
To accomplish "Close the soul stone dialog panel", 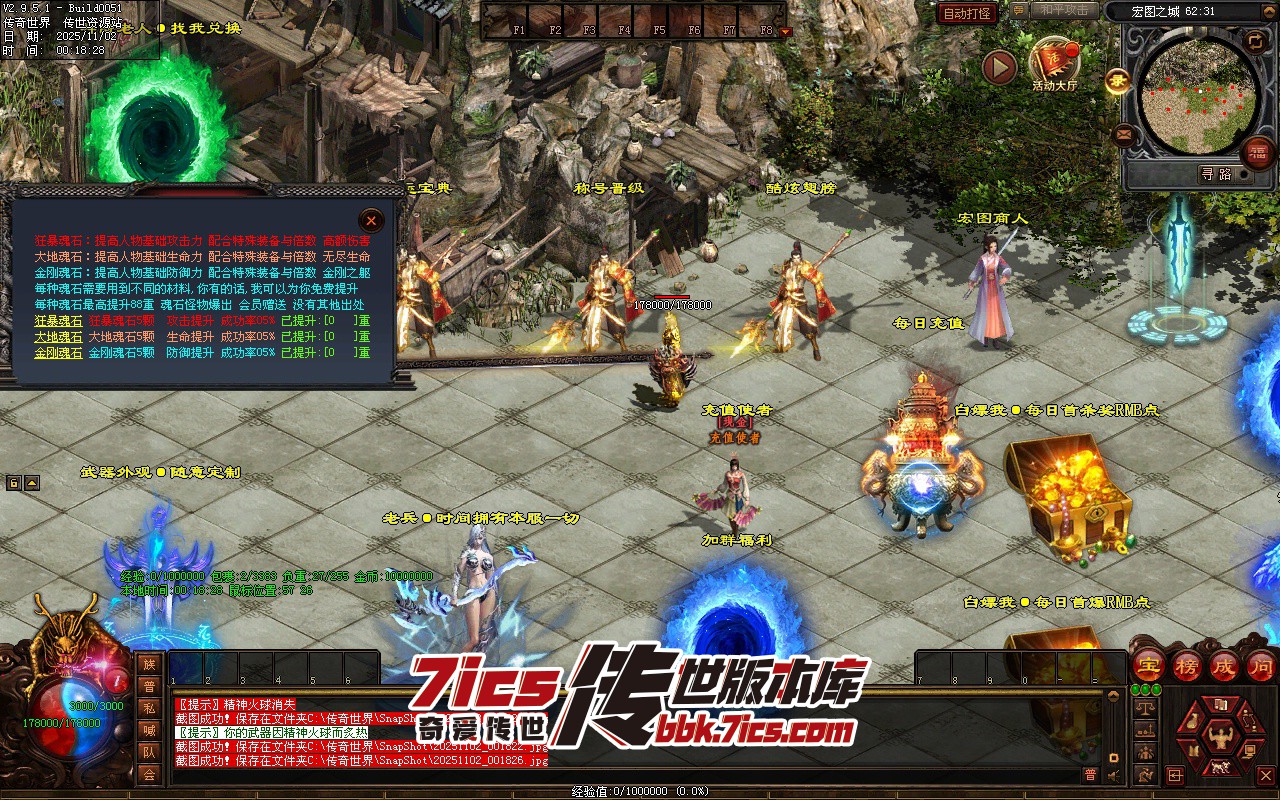I will coord(371,220).
